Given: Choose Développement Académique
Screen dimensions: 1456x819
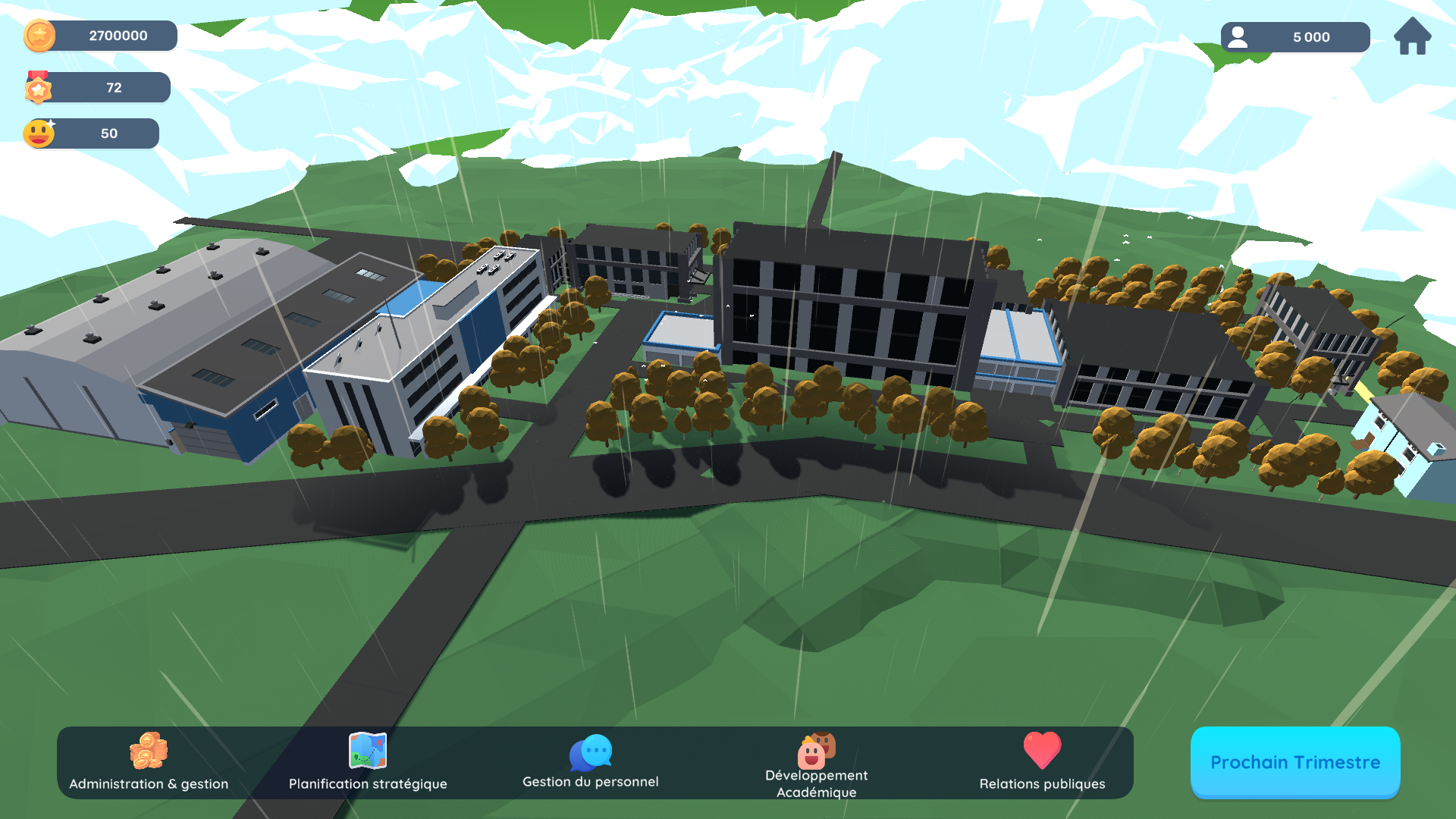Looking at the screenshot, I should [817, 764].
